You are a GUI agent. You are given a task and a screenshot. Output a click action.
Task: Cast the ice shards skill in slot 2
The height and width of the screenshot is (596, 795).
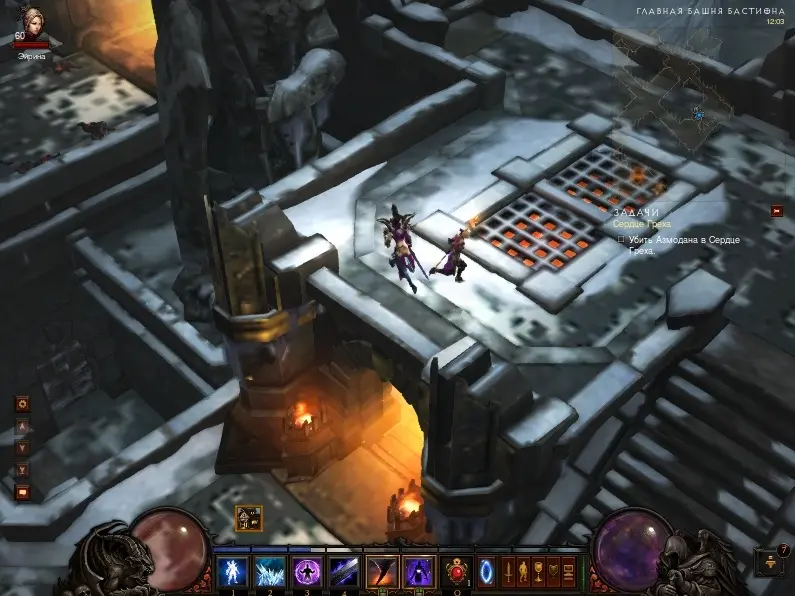coord(269,572)
